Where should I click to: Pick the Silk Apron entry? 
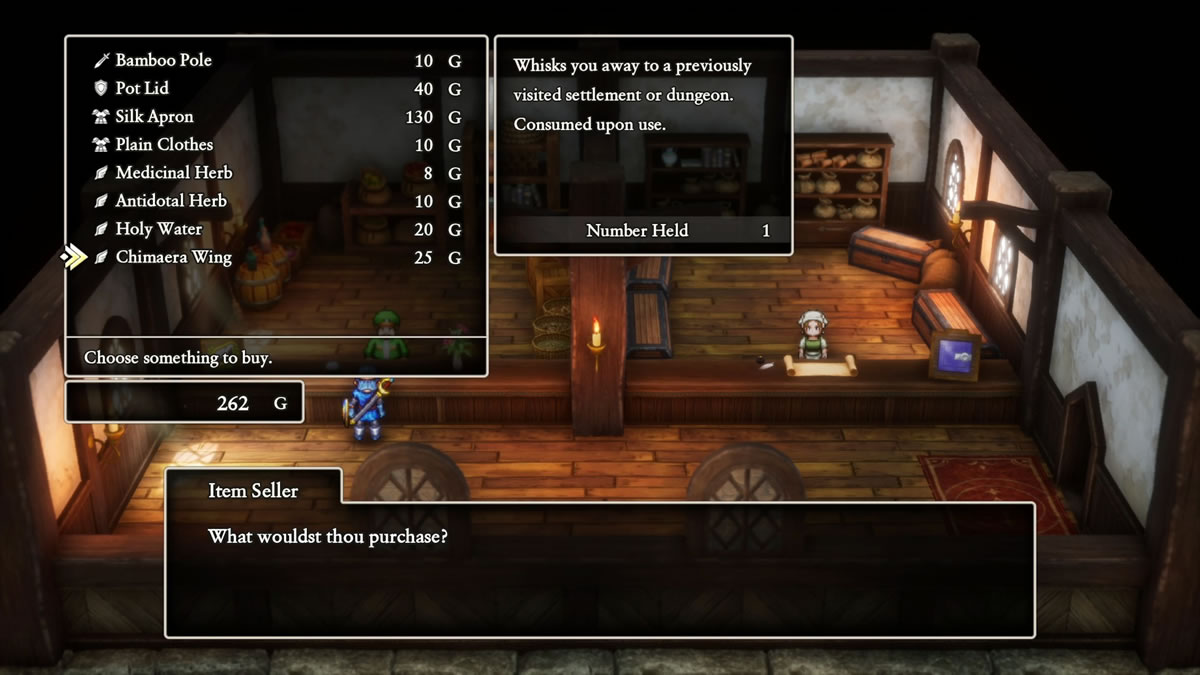(155, 117)
